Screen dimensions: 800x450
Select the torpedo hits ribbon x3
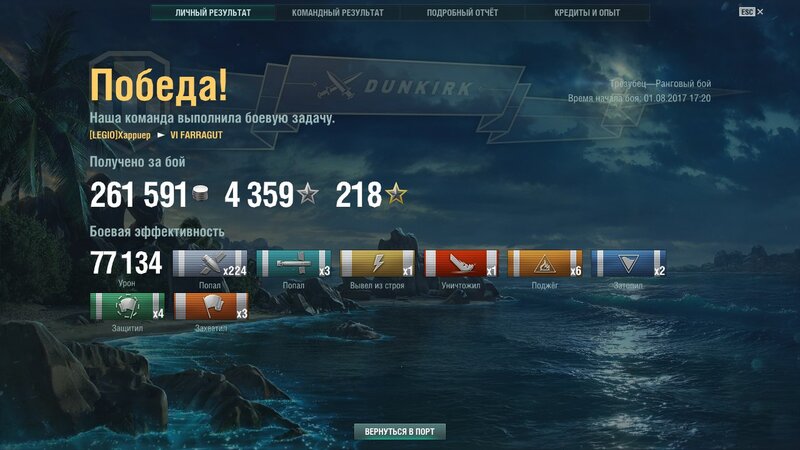[x=294, y=264]
